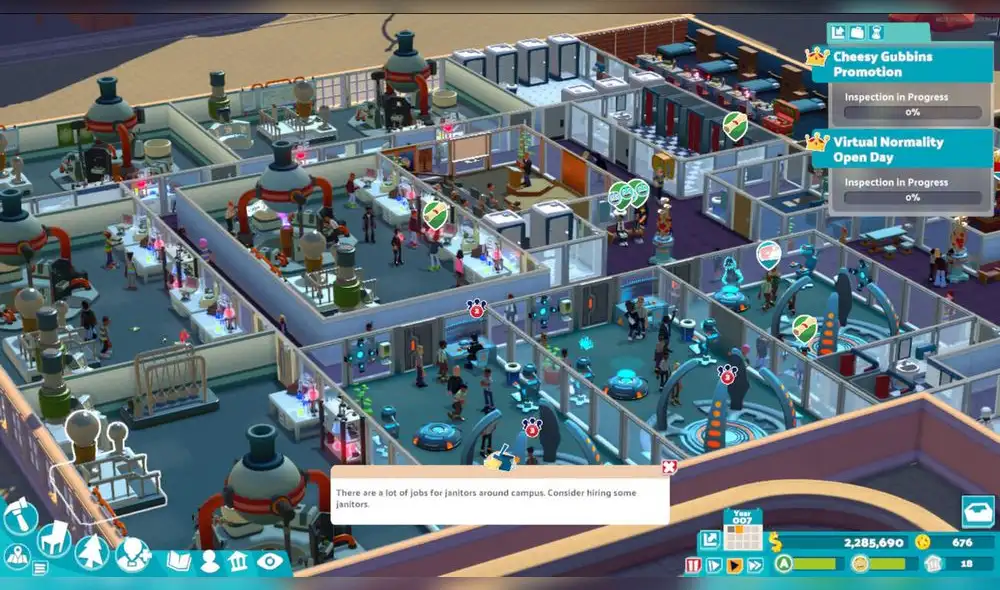
Task: Set game speed to slow play
Action: point(713,566)
